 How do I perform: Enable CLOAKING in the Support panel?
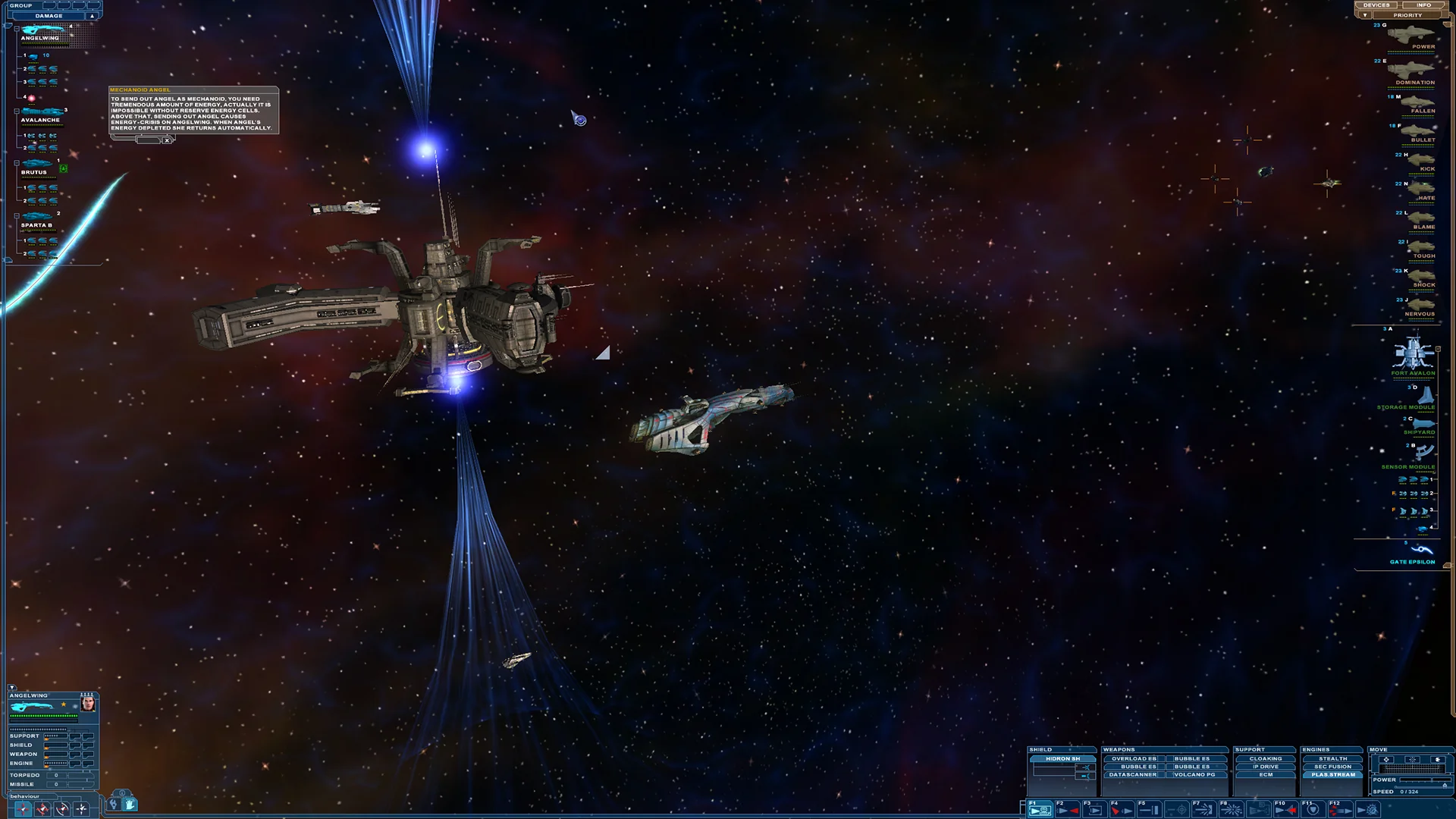tap(1264, 758)
